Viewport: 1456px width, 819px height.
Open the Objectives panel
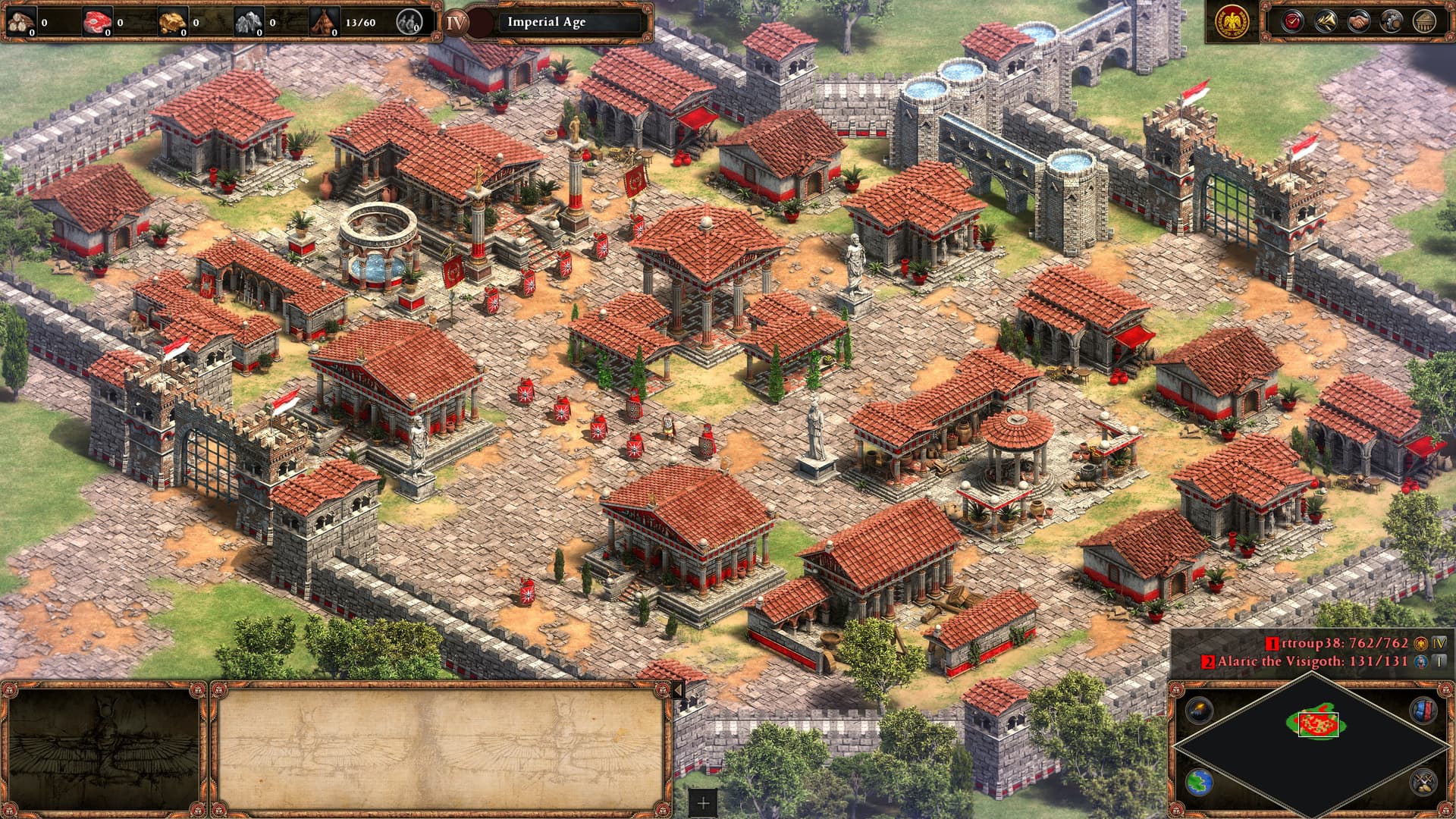coord(1292,20)
